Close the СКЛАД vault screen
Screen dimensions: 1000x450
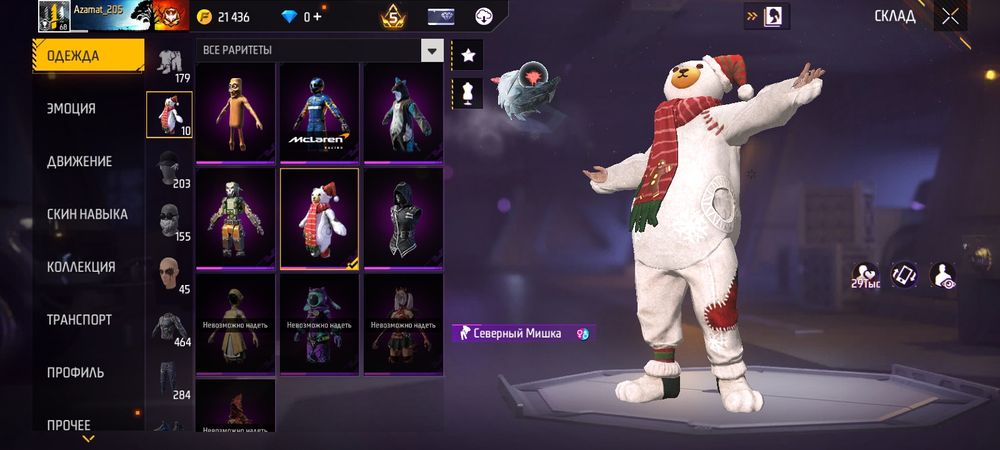tap(950, 16)
